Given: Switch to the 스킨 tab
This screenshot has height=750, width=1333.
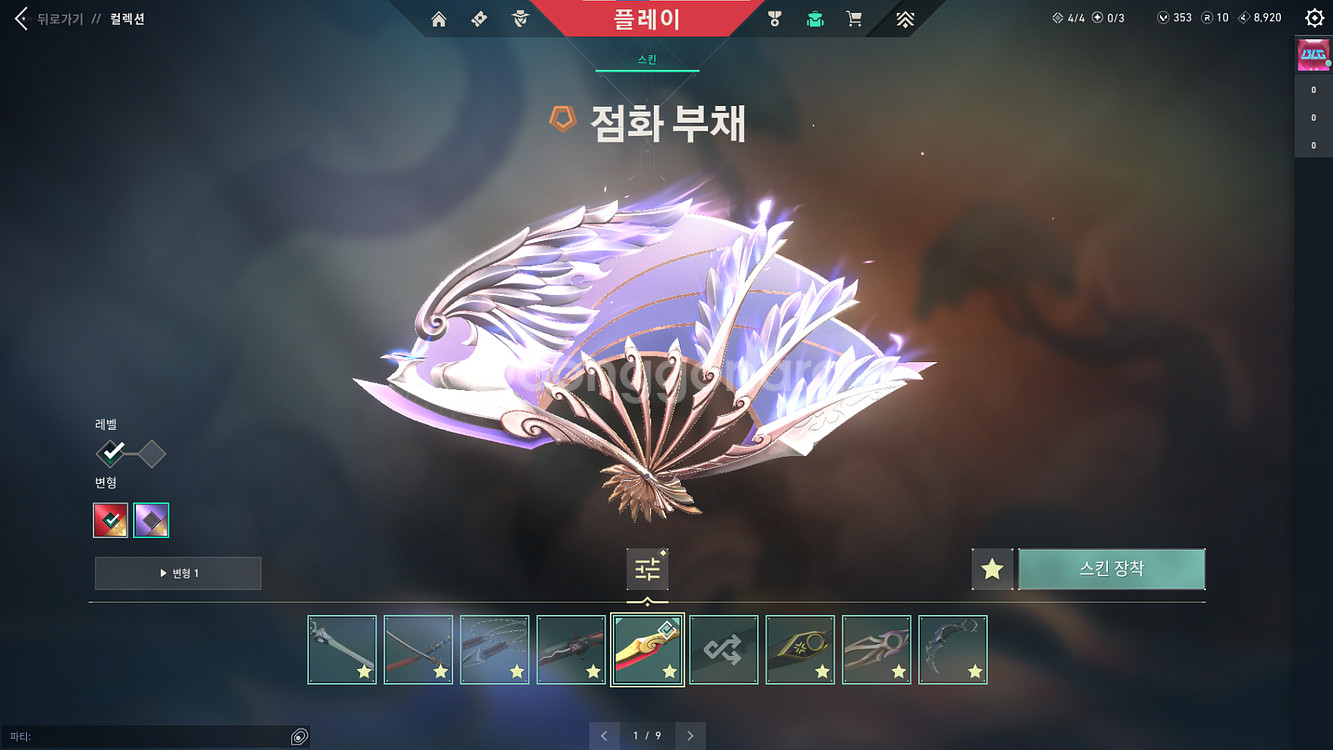Looking at the screenshot, I should point(646,59).
